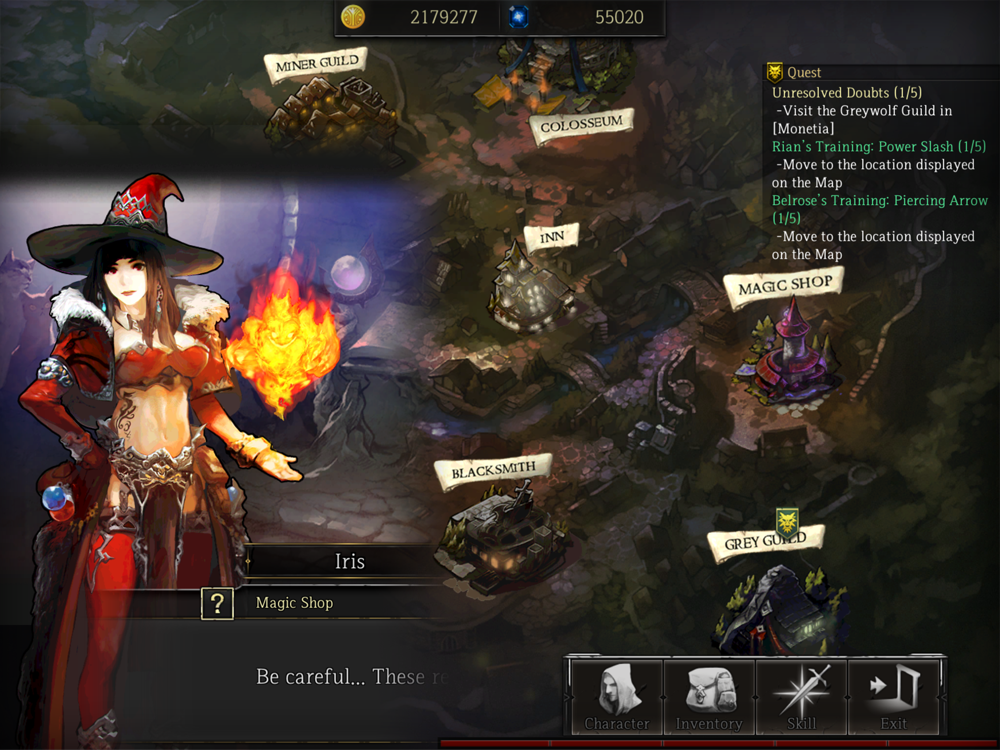Select the Unresolved Doubts quest
Image resolution: width=1000 pixels, height=750 pixels.
pos(846,93)
